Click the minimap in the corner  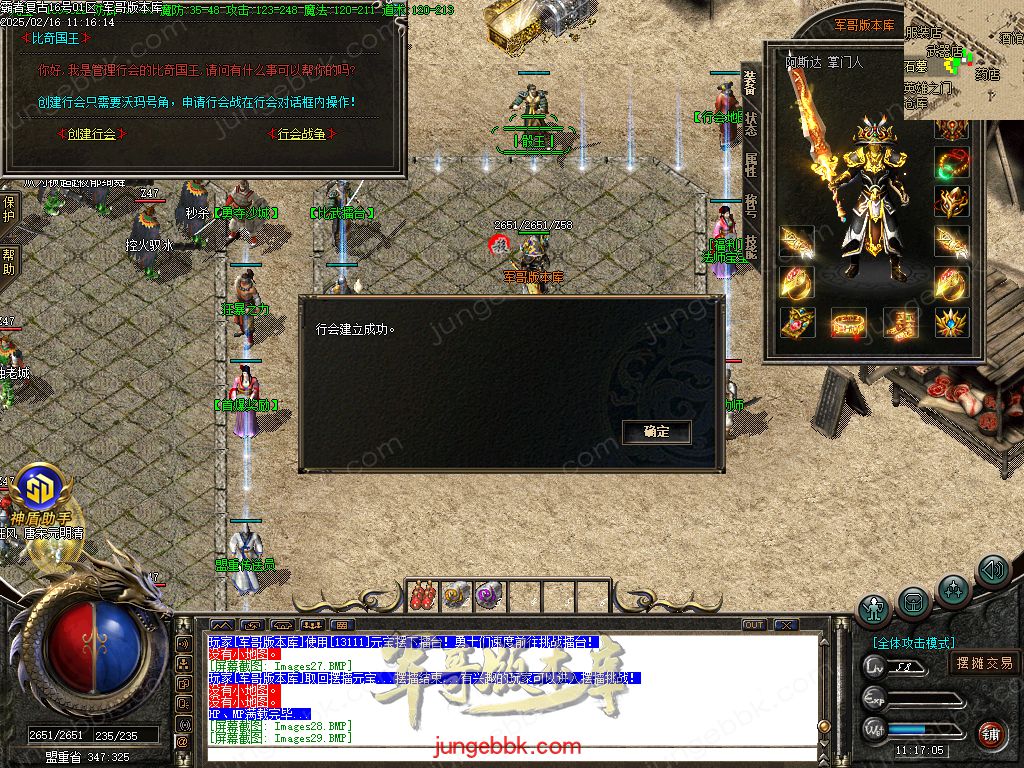click(x=963, y=58)
